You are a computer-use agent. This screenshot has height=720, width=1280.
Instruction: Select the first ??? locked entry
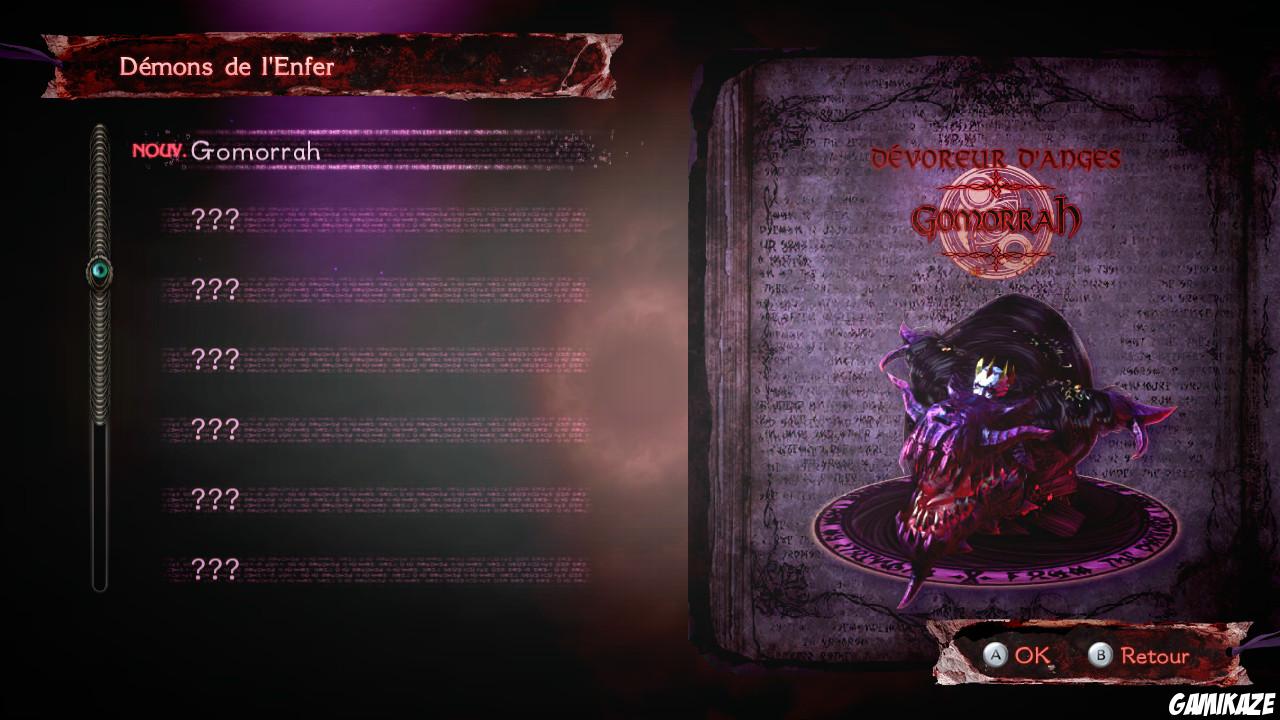(215, 218)
